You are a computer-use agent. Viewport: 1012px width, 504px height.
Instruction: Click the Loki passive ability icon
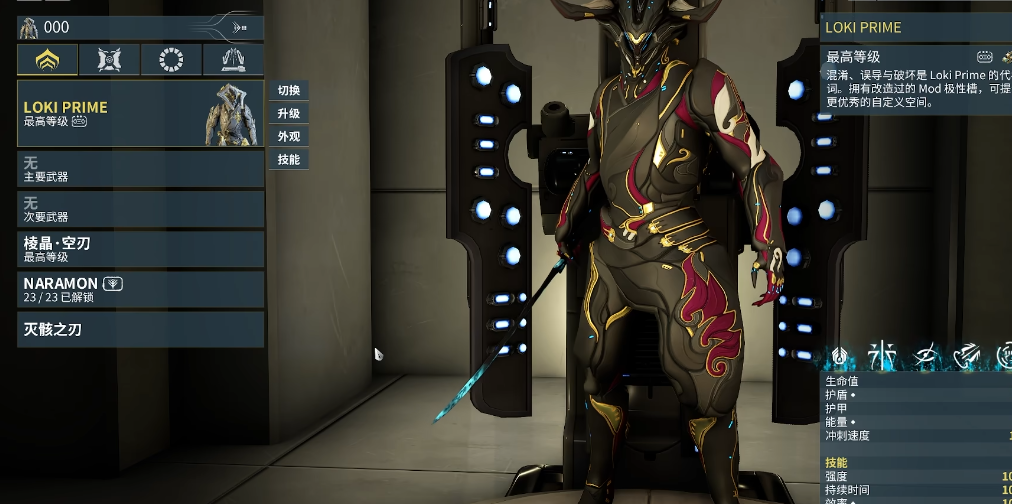click(x=840, y=355)
